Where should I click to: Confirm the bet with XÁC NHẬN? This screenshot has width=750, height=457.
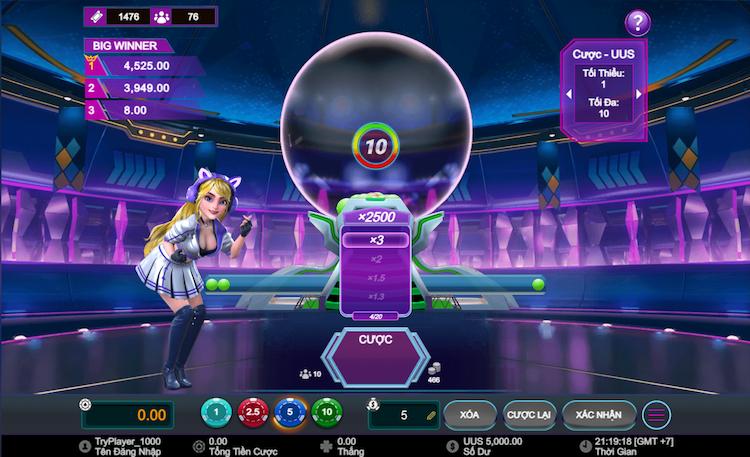(x=599, y=413)
